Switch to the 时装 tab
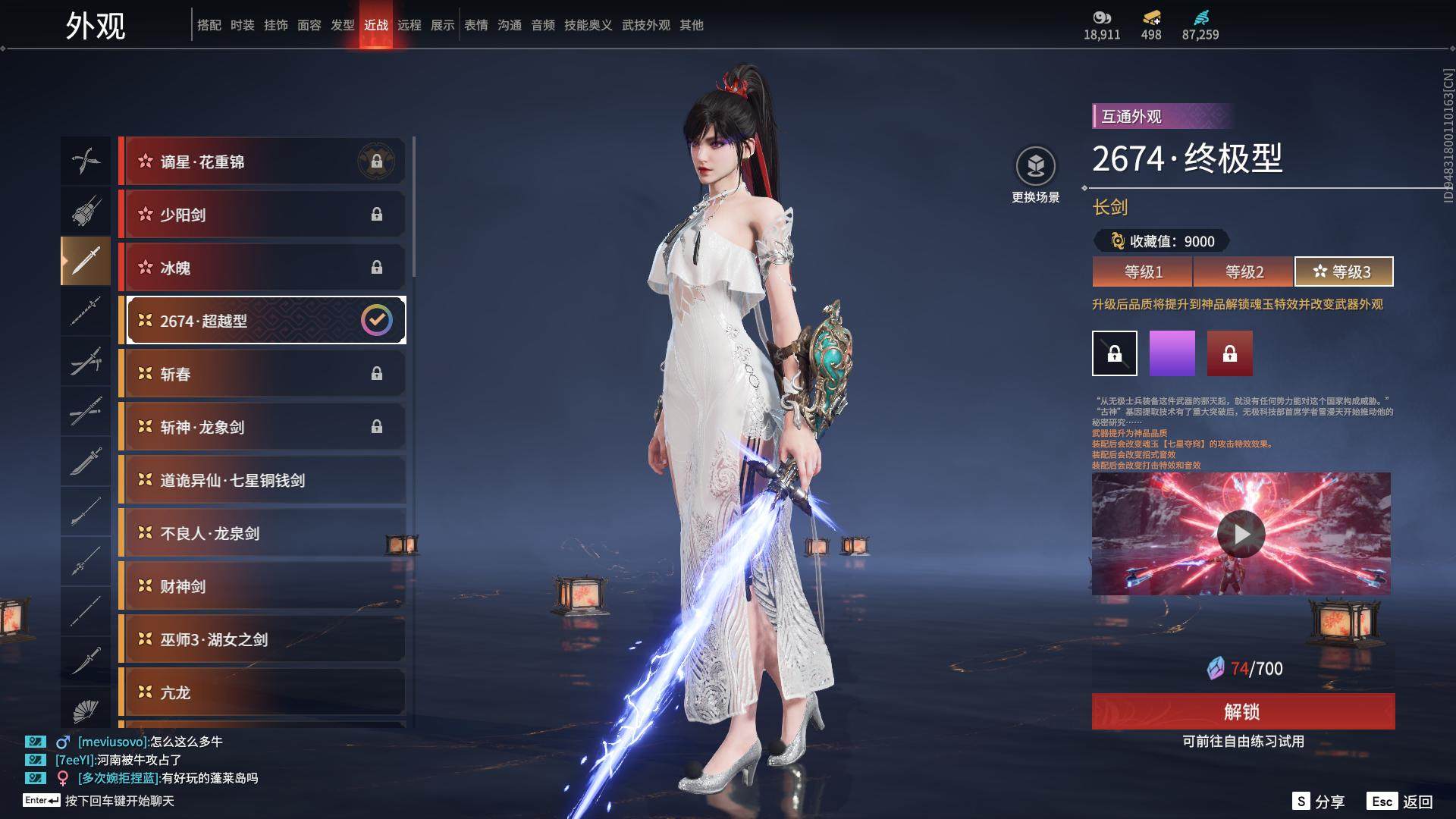Screen dimensions: 1456x819 [x=243, y=25]
